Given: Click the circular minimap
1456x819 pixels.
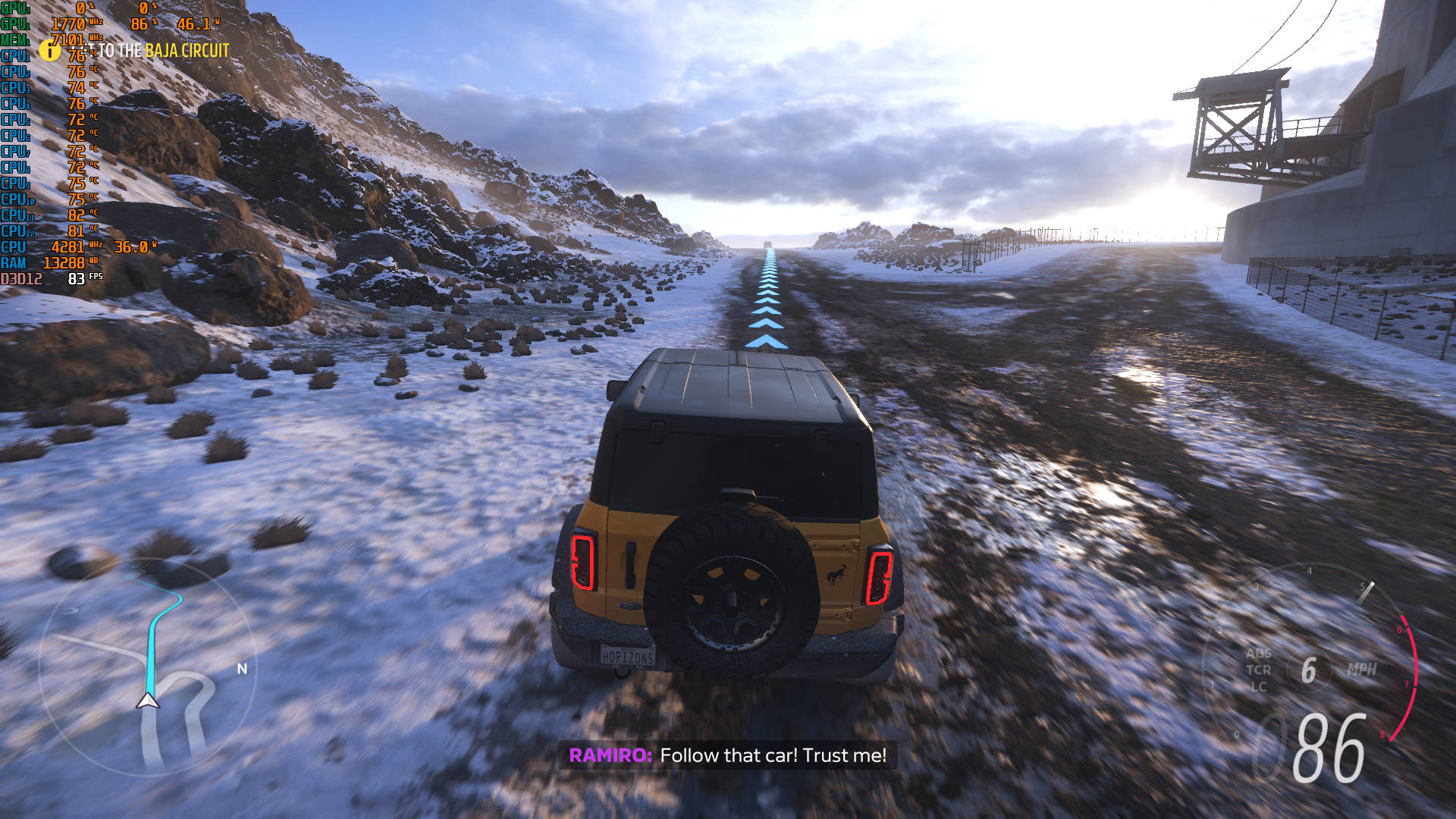Looking at the screenshot, I should click(148, 667).
